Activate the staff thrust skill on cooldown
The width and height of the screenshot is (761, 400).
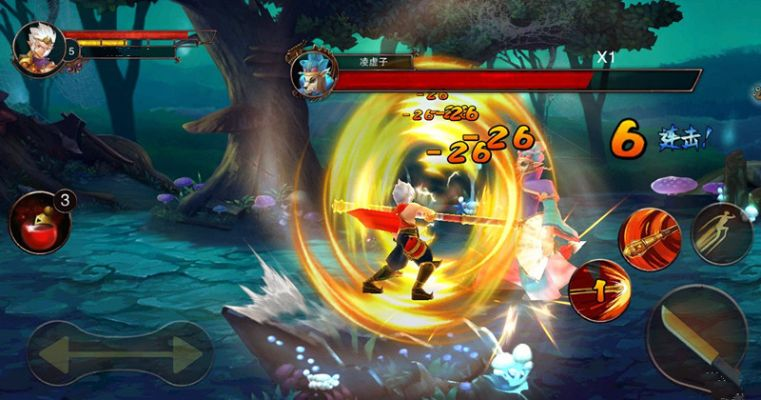(x=599, y=290)
